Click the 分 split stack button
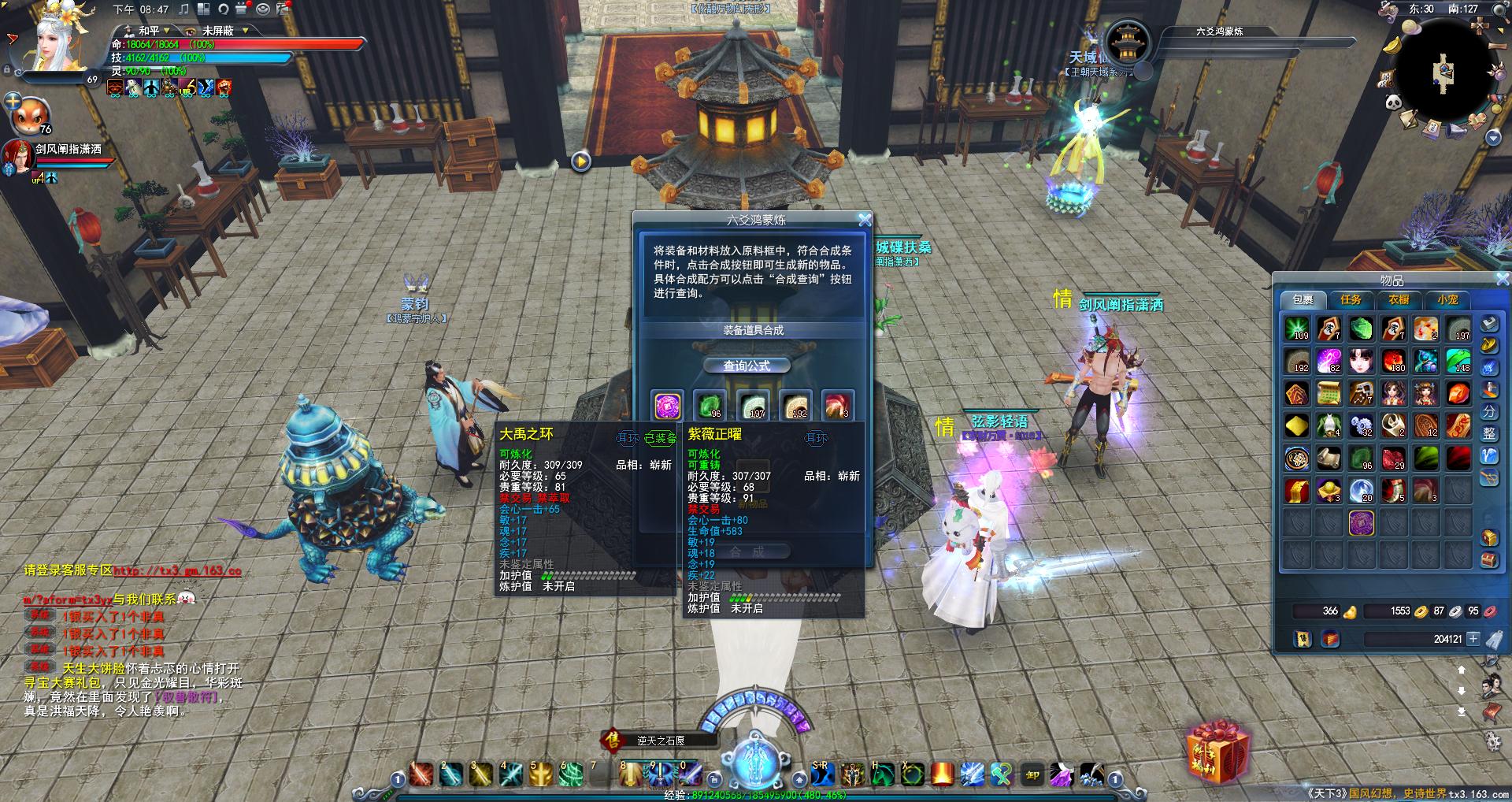Image resolution: width=1512 pixels, height=802 pixels. 1489,412
